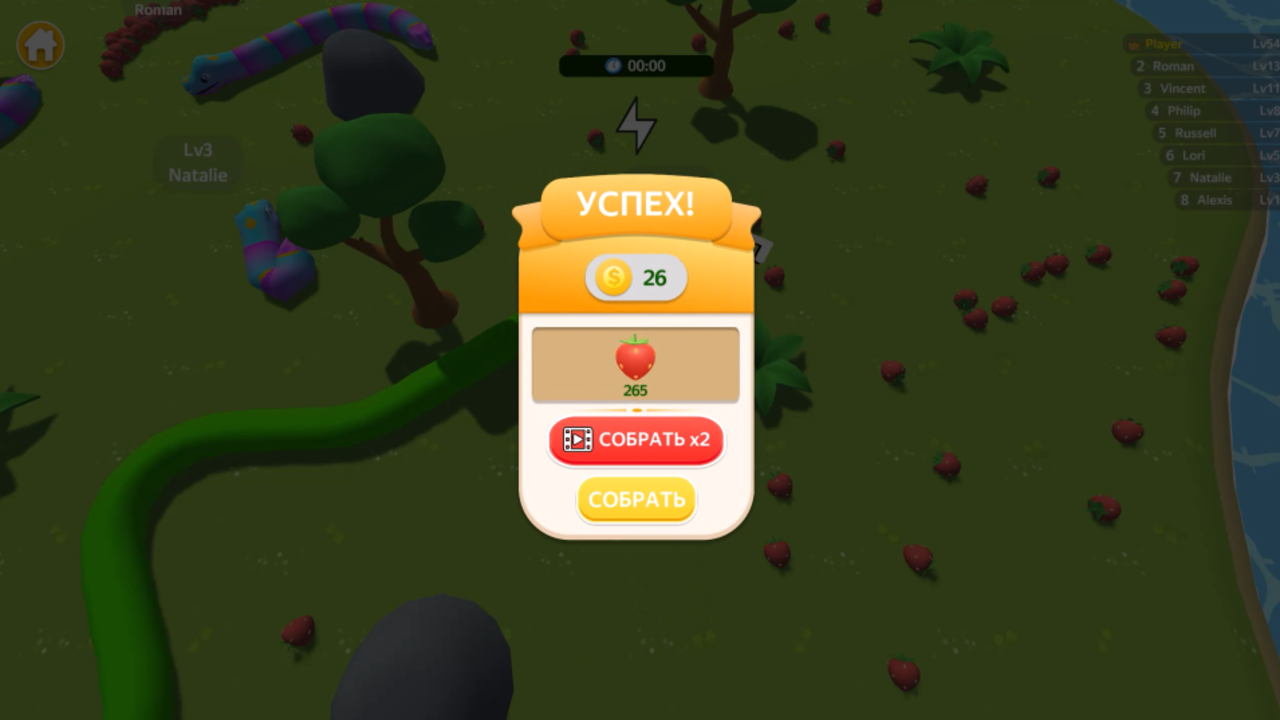The height and width of the screenshot is (720, 1280).
Task: Click the strawberry icon showing 265
Action: coord(635,360)
